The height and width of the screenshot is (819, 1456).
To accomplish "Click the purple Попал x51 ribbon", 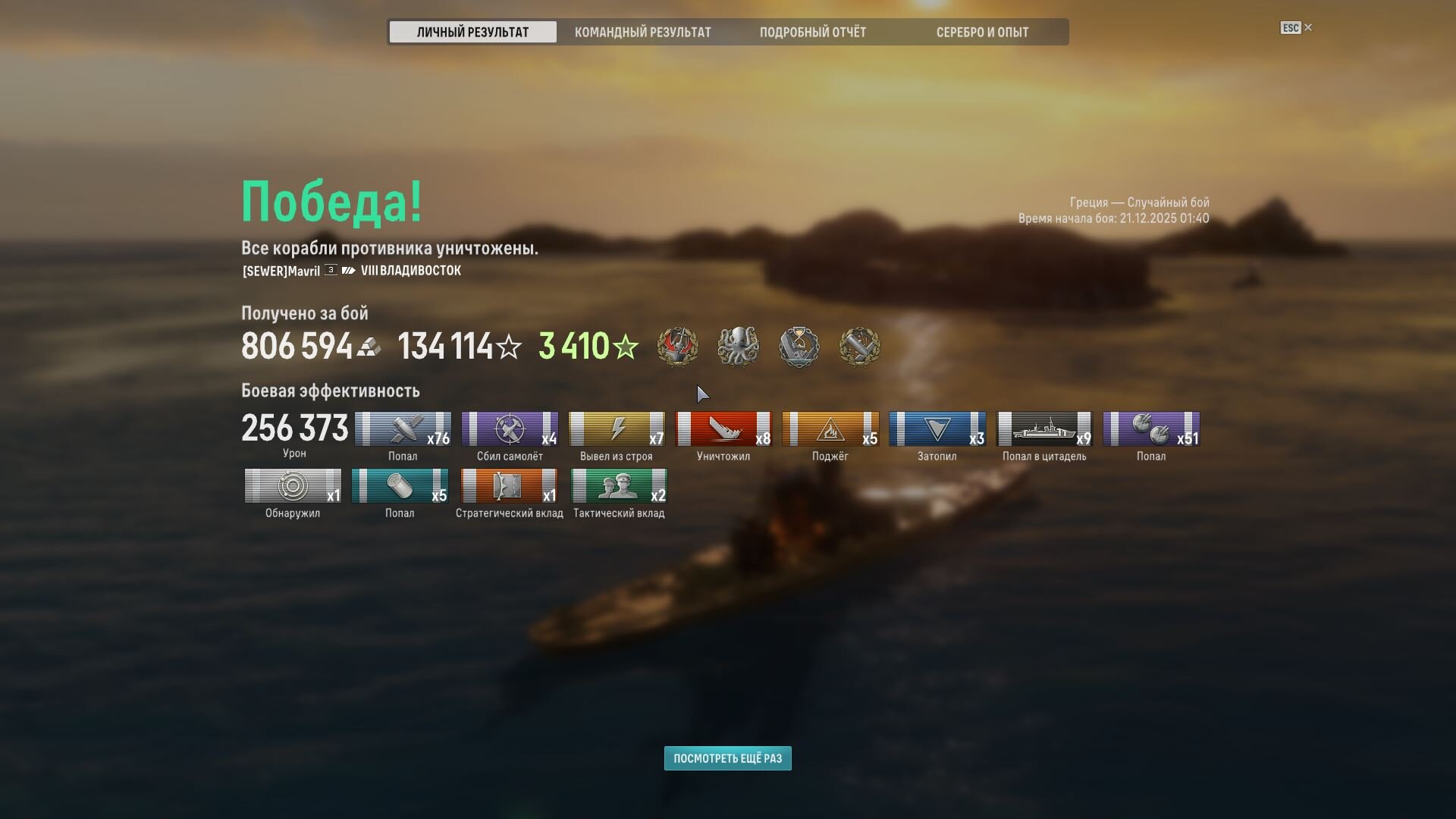I will [1151, 429].
